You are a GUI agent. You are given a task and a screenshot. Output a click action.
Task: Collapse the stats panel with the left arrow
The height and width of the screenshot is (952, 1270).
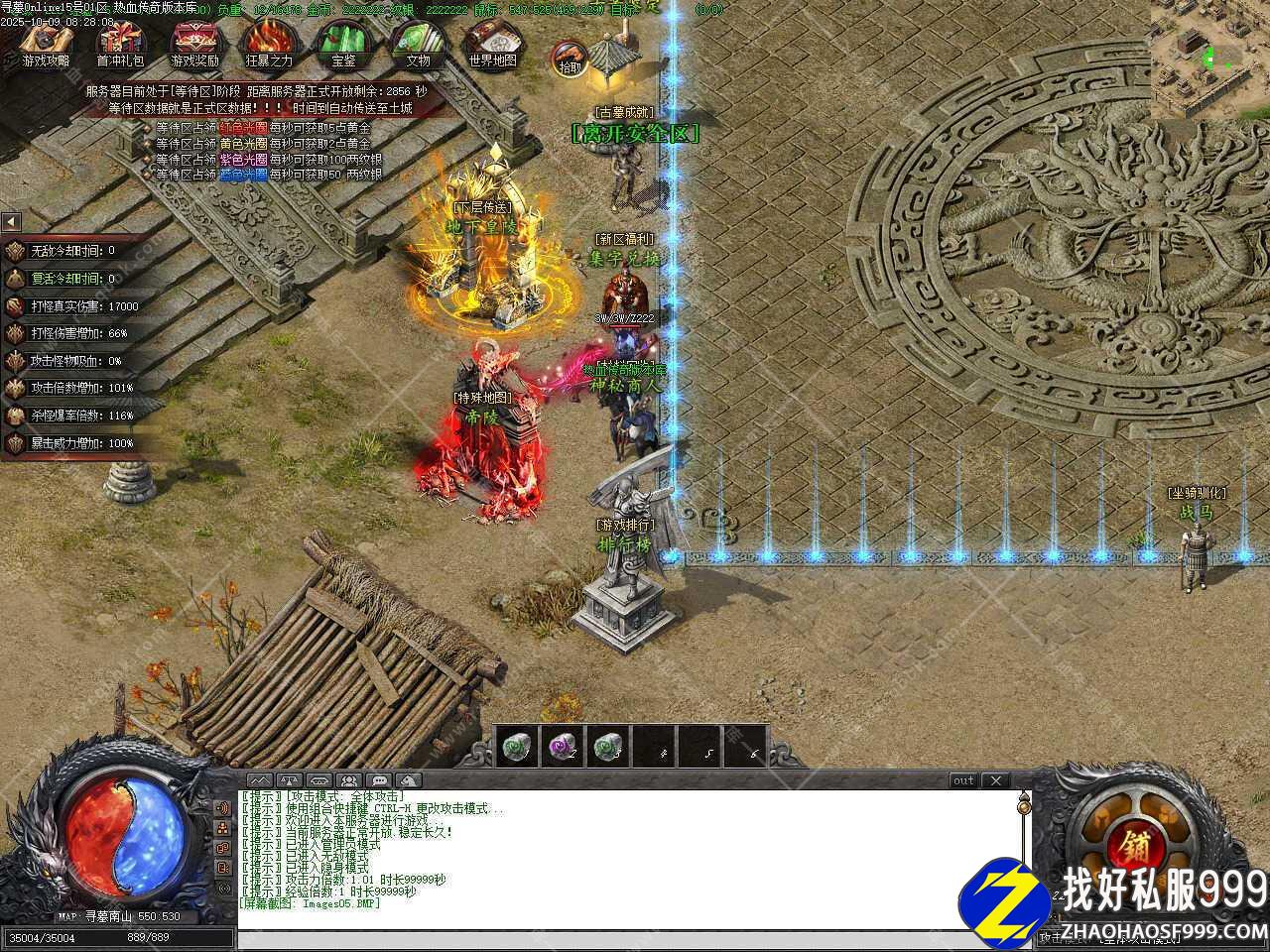[x=10, y=222]
